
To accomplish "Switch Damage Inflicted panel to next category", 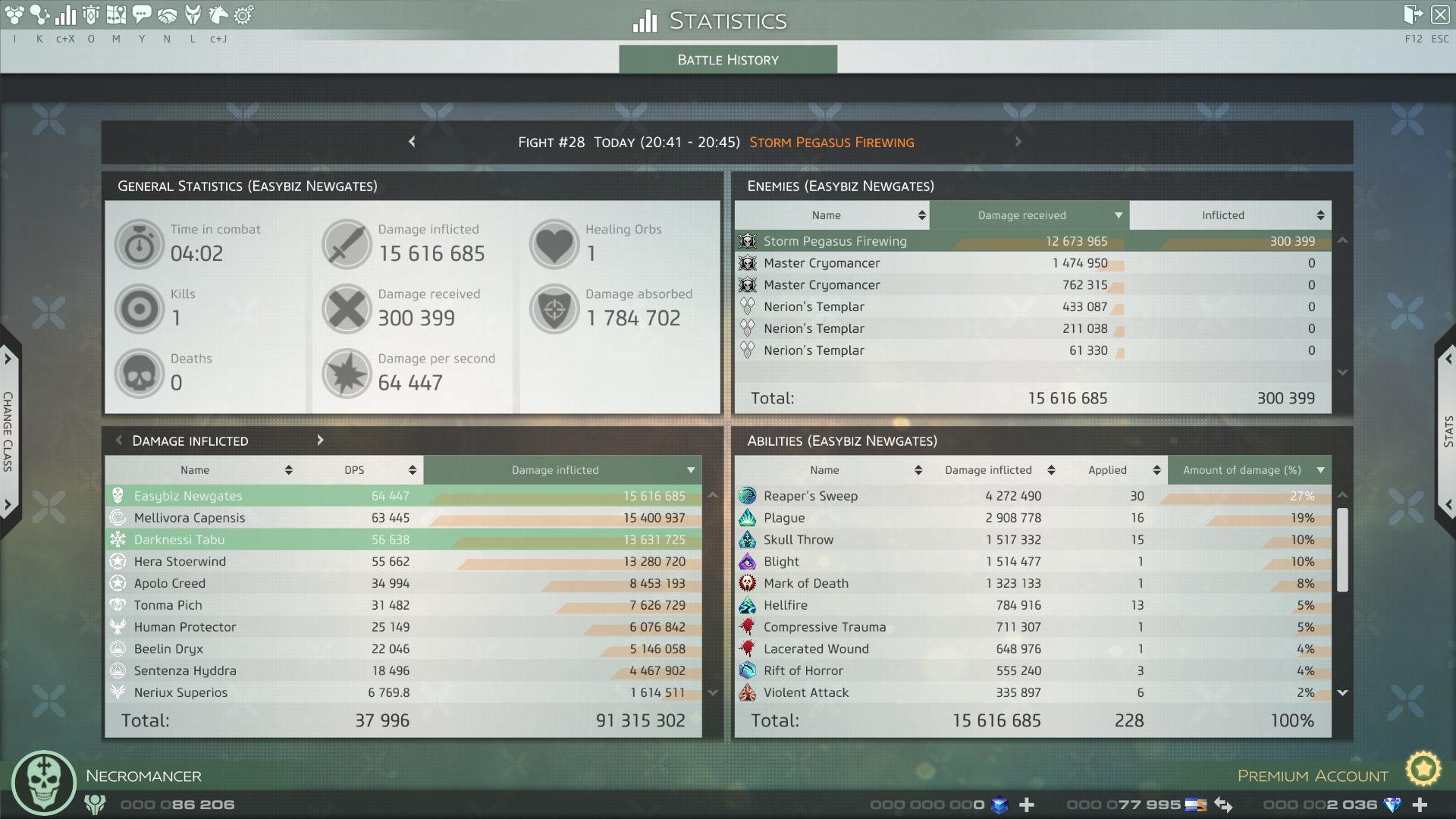I will click(x=320, y=441).
